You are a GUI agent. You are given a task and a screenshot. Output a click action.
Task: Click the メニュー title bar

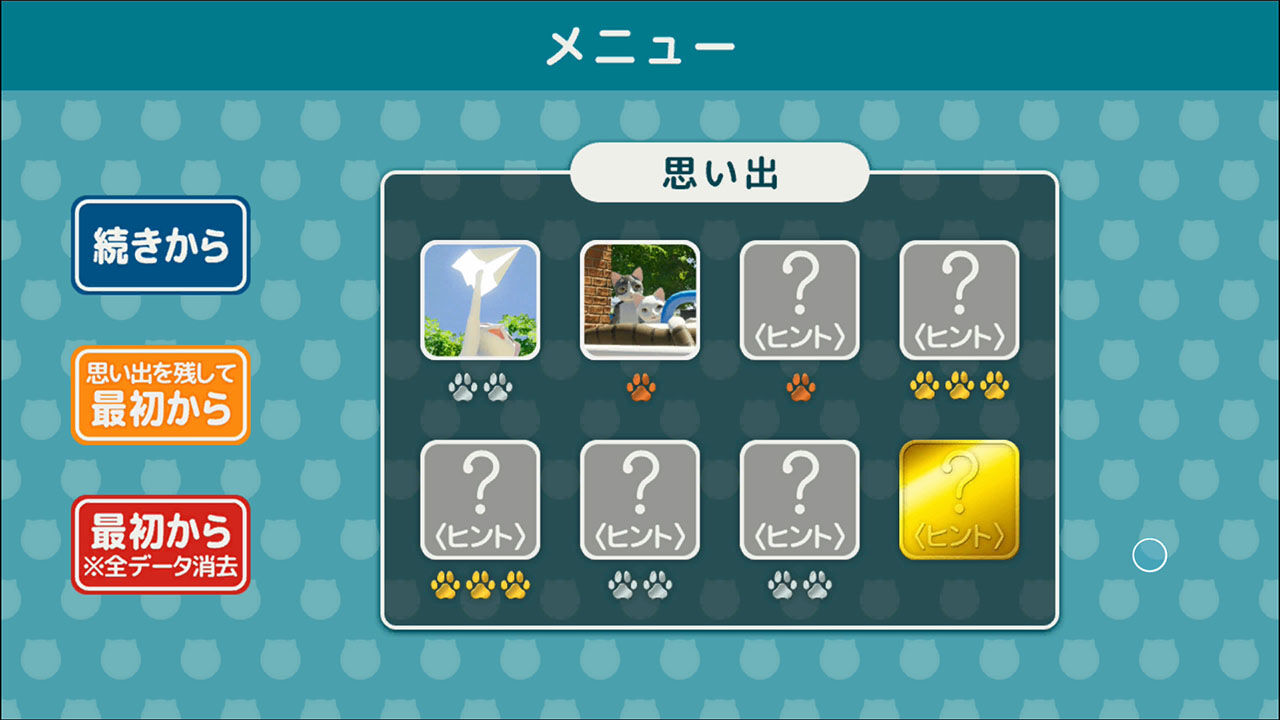pyautogui.click(x=640, y=43)
